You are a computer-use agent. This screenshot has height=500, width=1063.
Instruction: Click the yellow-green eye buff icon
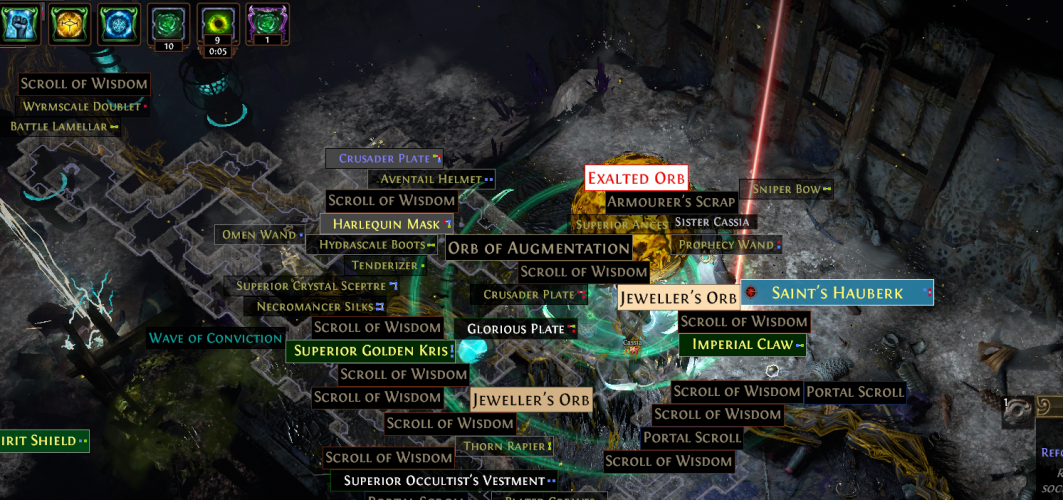point(218,21)
